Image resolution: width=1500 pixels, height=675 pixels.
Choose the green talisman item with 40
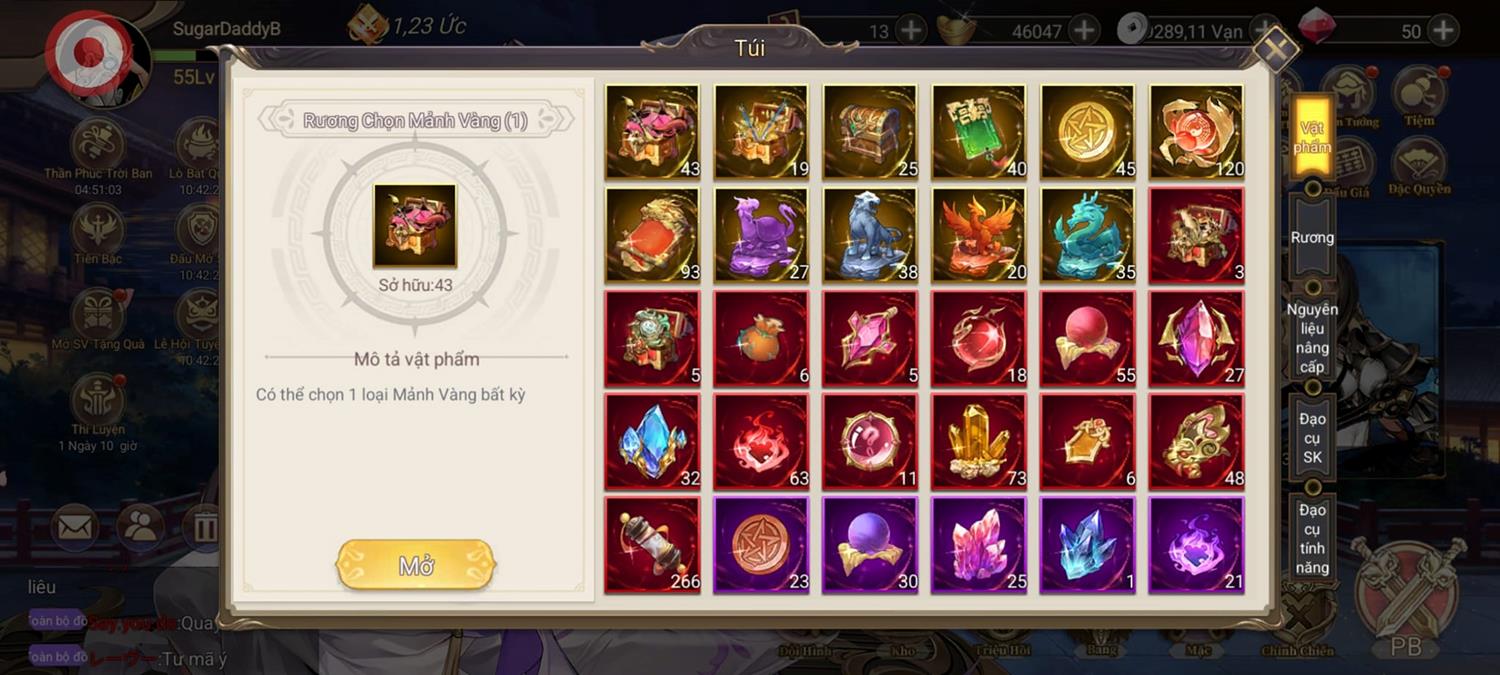[x=979, y=132]
